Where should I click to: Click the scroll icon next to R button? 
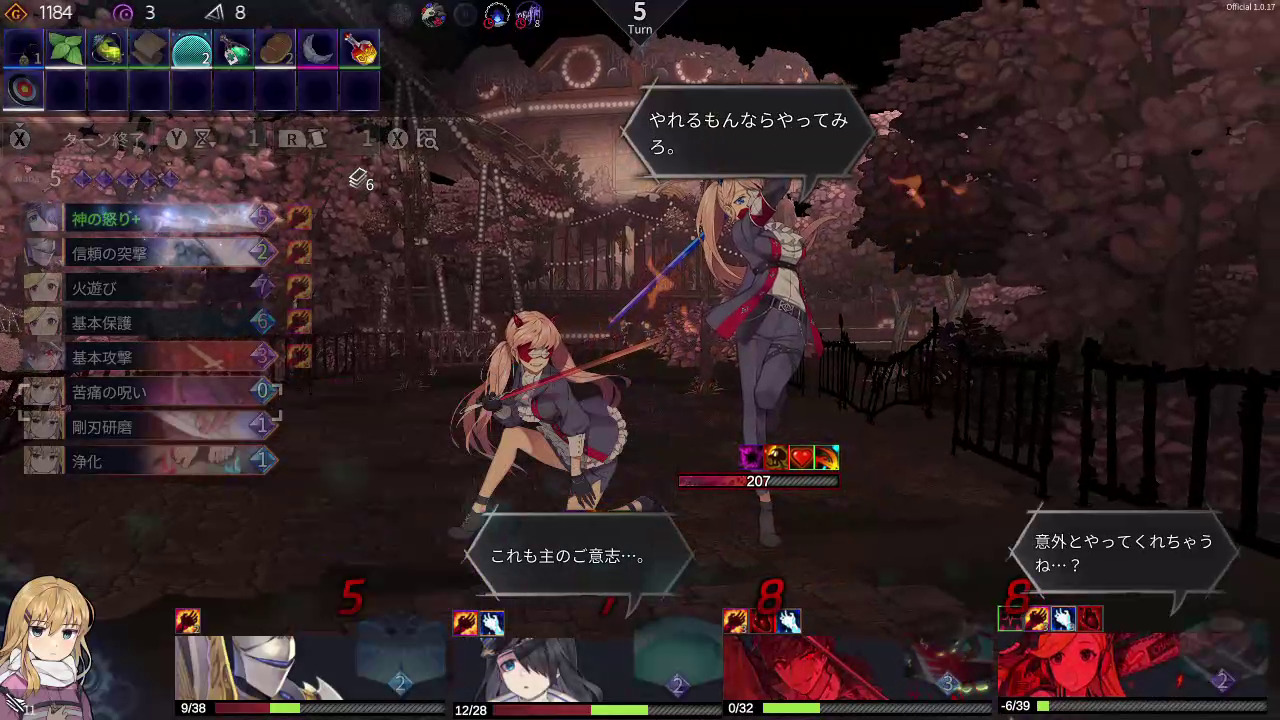318,140
